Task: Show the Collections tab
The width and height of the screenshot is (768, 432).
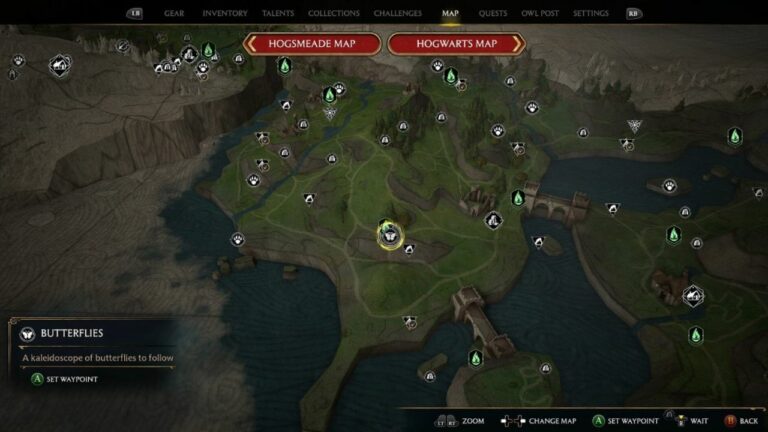Action: (x=334, y=13)
